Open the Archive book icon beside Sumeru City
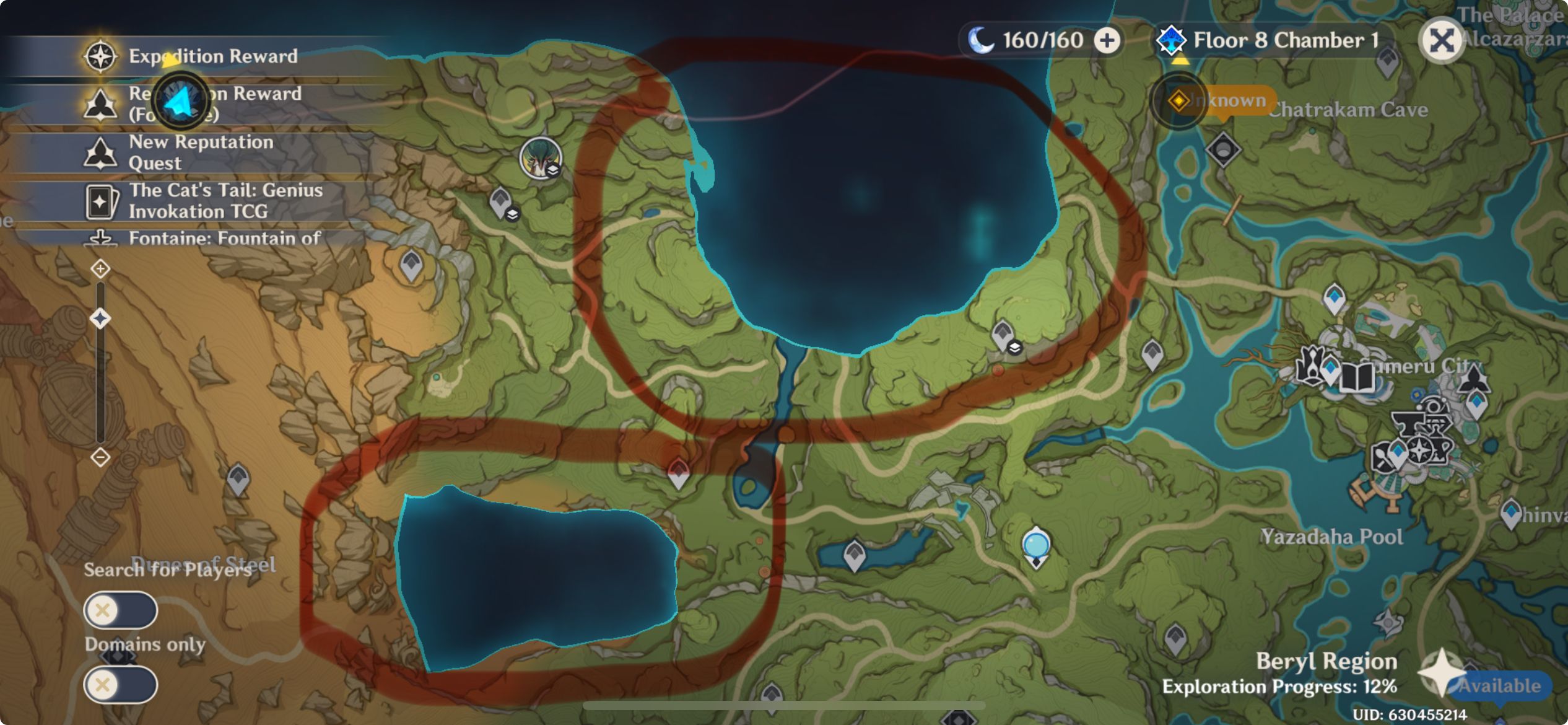 click(1356, 377)
